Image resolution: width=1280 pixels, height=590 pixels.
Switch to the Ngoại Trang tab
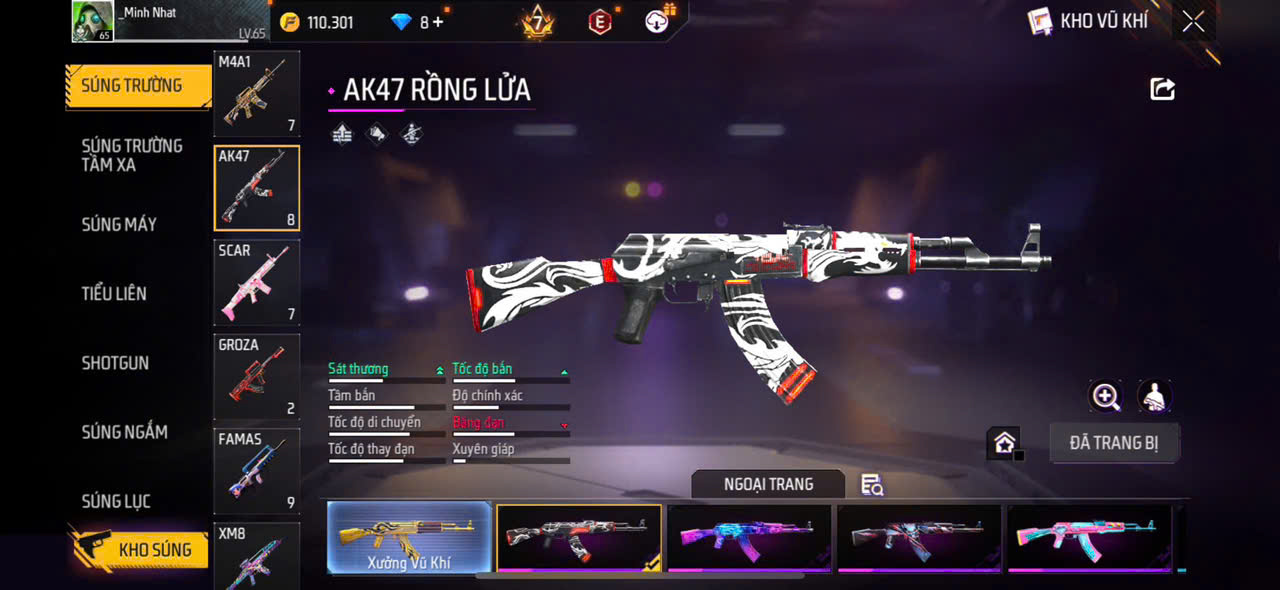(768, 484)
